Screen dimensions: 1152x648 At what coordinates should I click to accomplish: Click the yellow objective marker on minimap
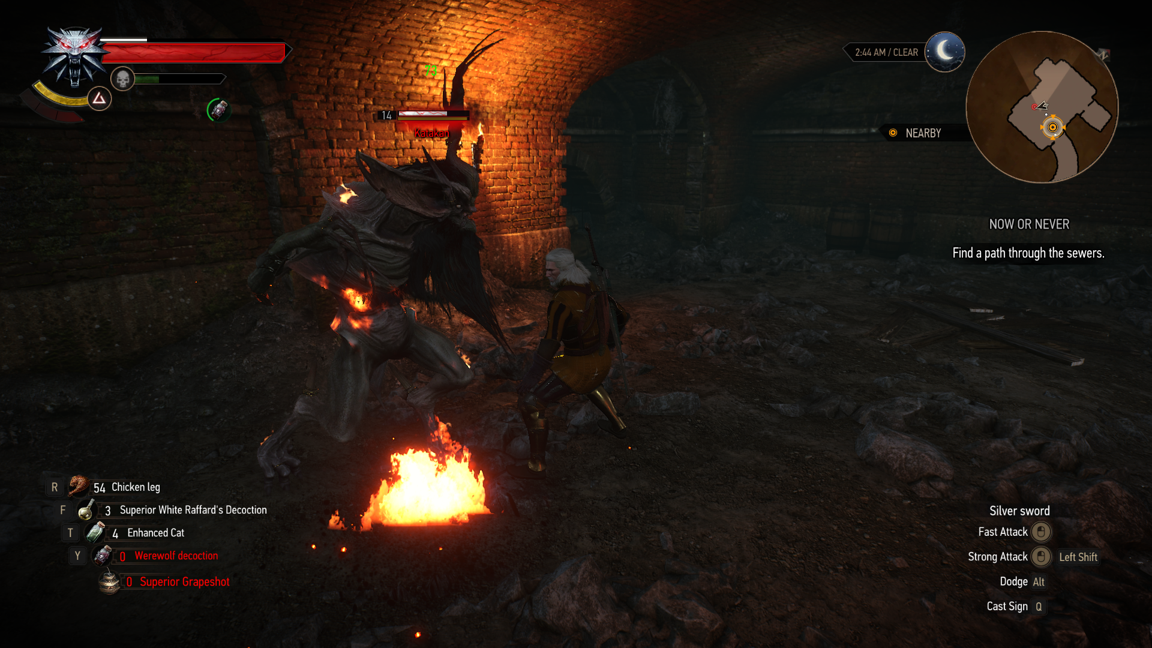(x=1052, y=127)
